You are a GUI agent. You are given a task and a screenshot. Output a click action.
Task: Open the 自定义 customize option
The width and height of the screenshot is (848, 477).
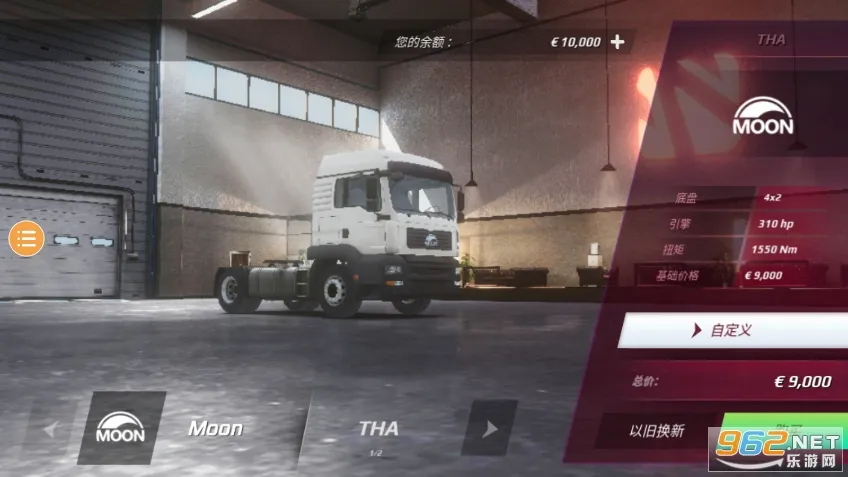pyautogui.click(x=730, y=330)
